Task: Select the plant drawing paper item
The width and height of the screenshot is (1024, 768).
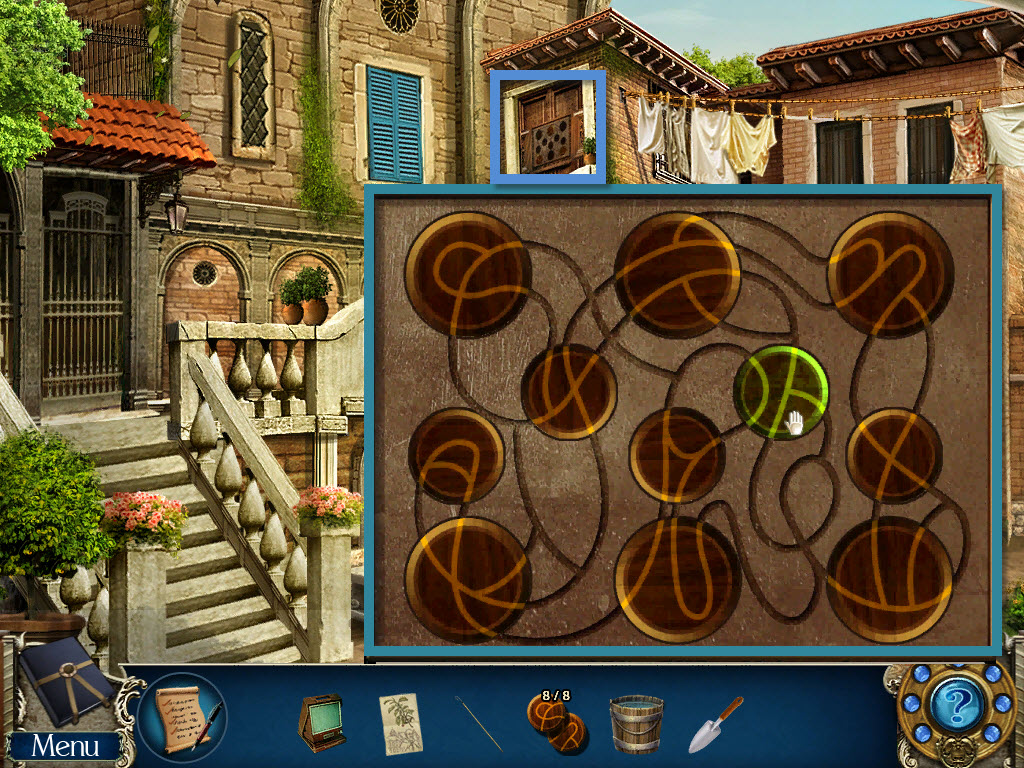Action: coord(400,723)
